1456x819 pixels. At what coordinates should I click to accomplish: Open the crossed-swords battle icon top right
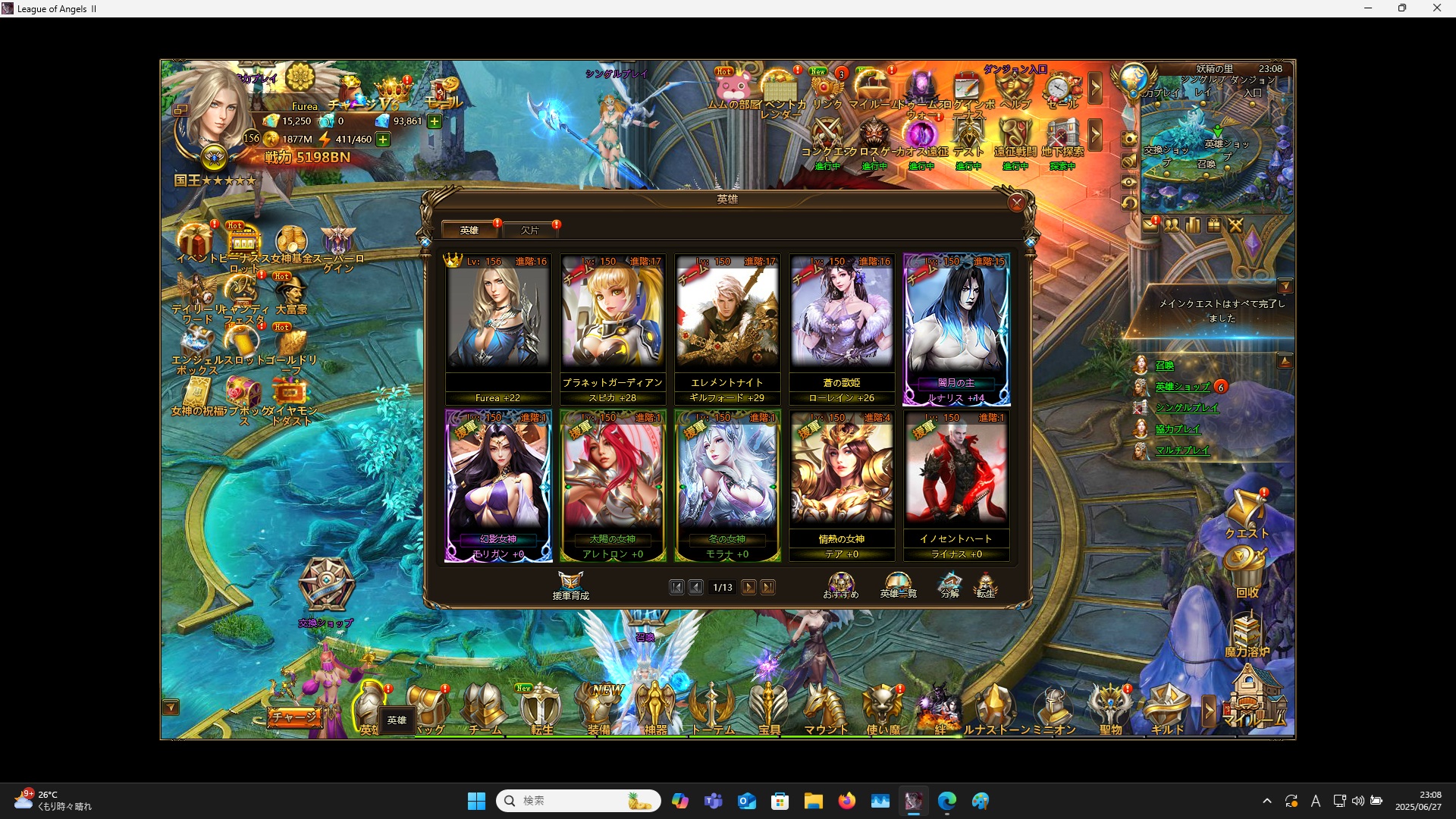(1235, 225)
